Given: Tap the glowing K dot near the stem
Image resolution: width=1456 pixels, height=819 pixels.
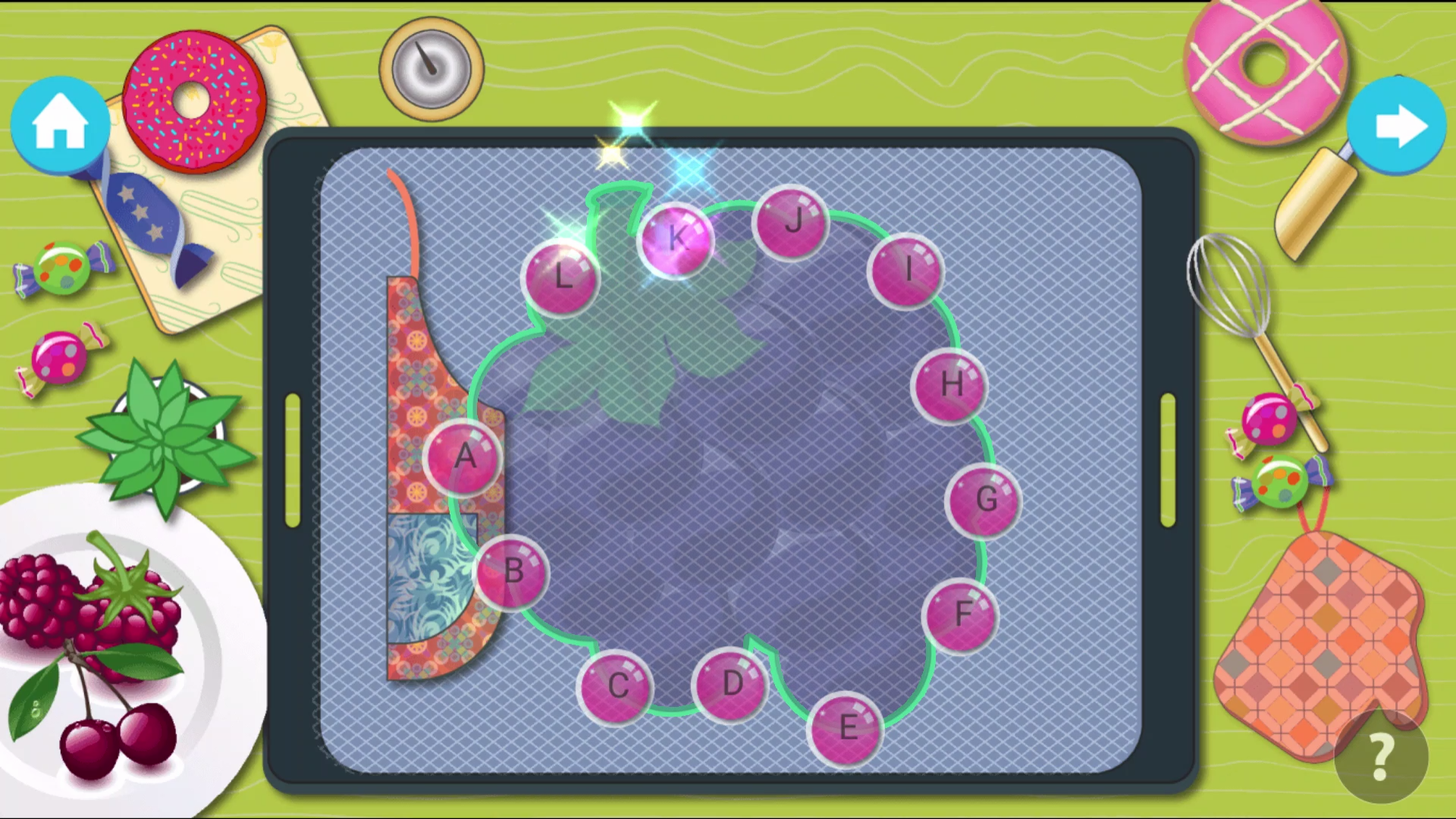Looking at the screenshot, I should (677, 240).
